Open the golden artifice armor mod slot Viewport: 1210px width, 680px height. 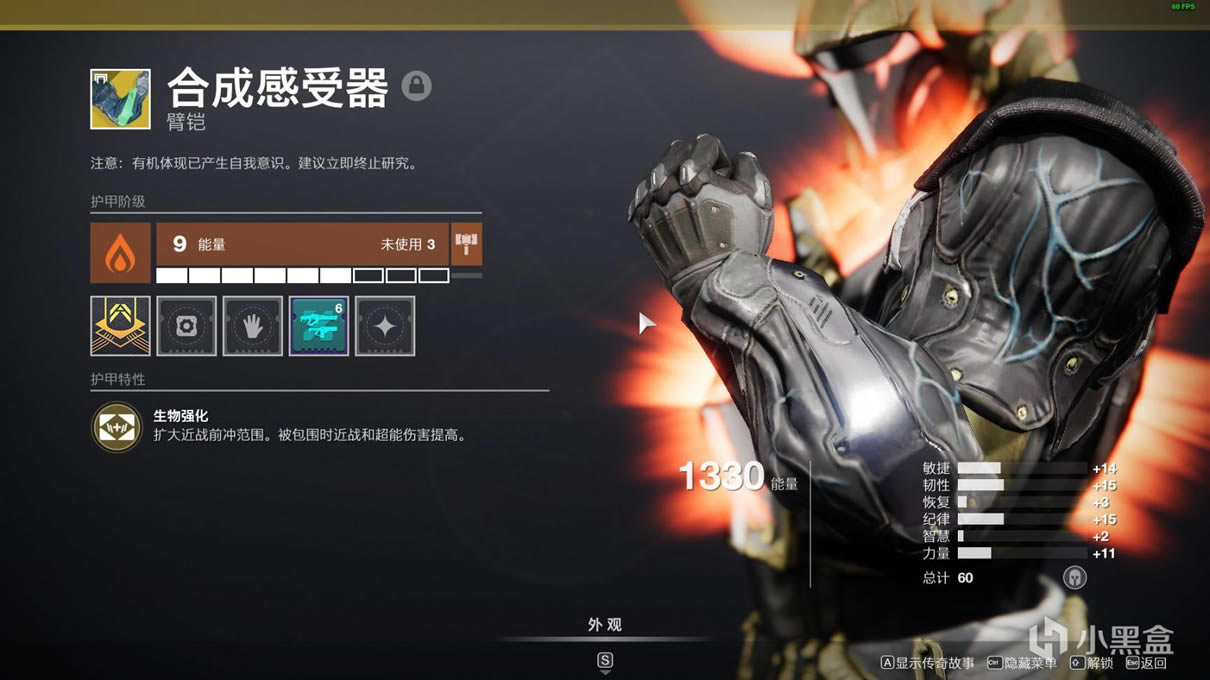point(120,326)
